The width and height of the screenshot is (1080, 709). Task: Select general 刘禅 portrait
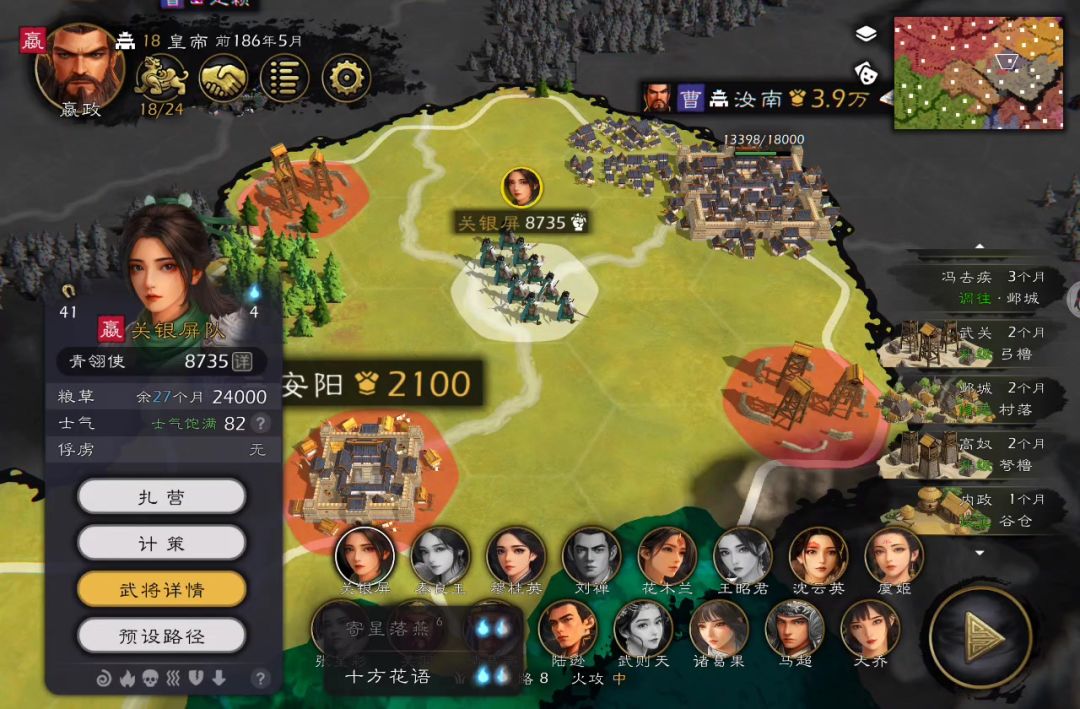591,556
